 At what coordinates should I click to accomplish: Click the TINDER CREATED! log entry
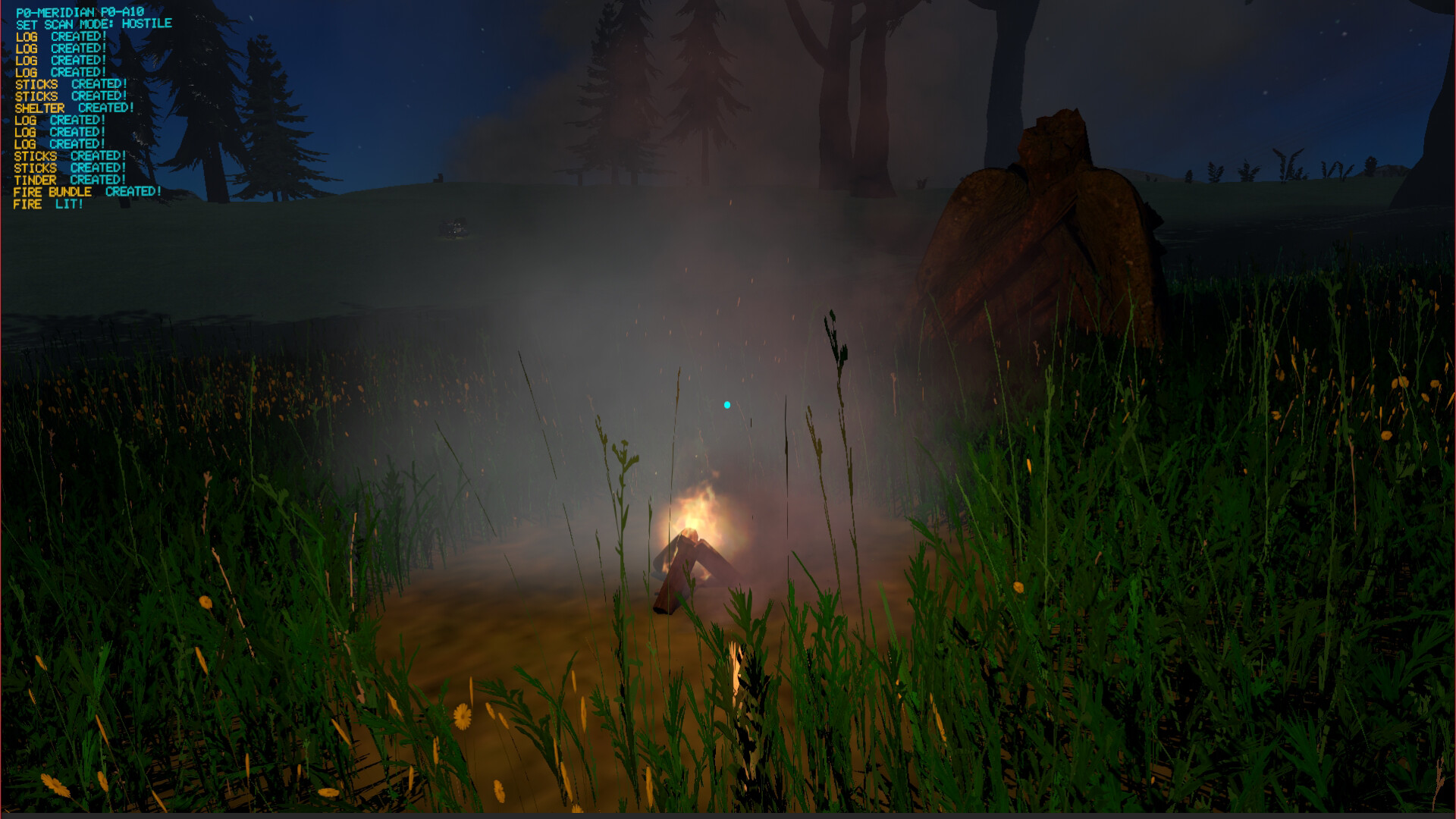pos(68,180)
